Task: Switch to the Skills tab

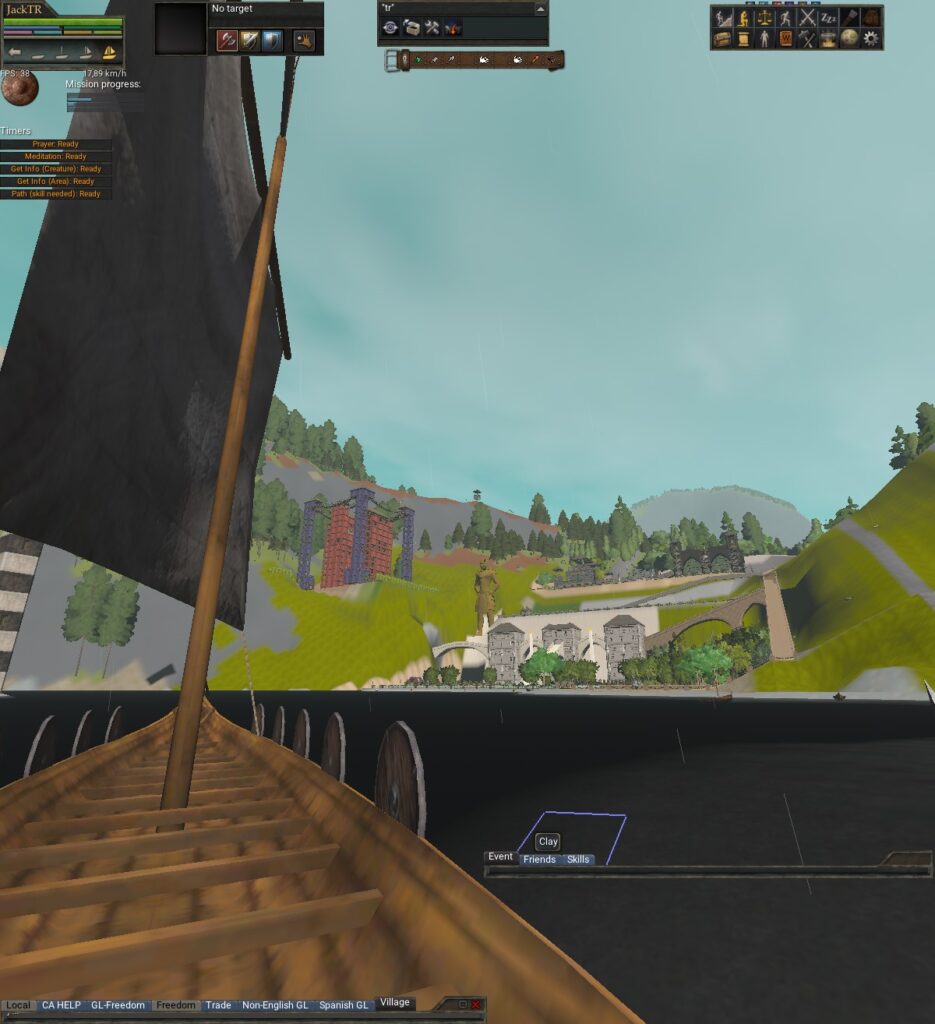Action: pos(578,859)
